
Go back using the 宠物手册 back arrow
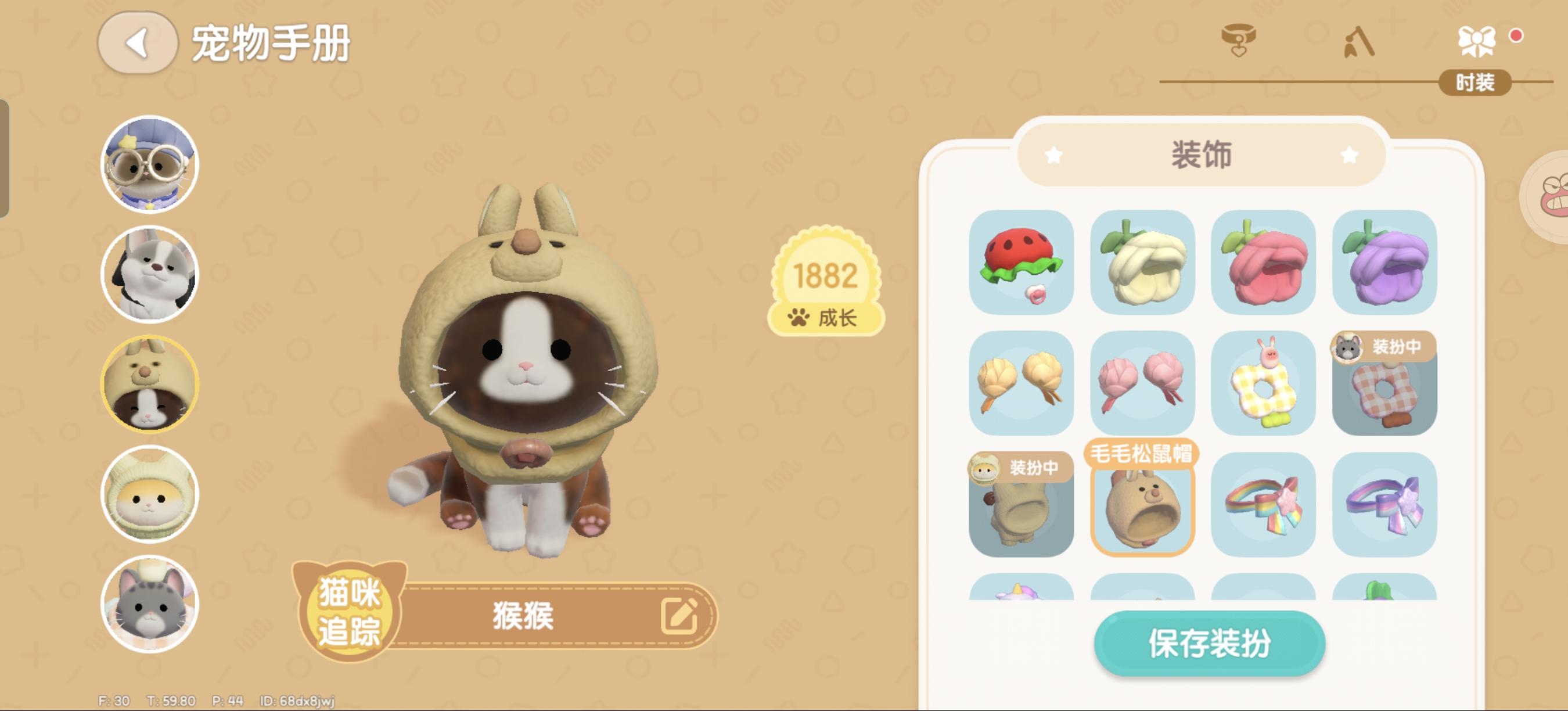tap(135, 40)
